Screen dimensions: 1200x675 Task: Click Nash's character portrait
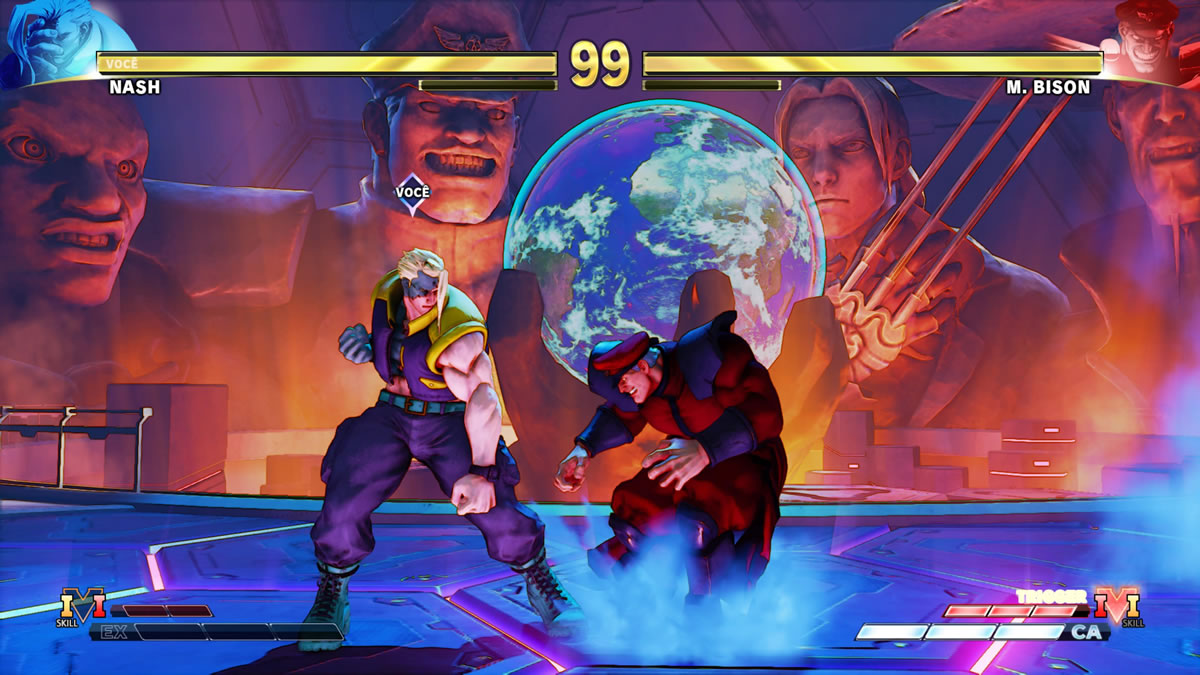(52, 40)
